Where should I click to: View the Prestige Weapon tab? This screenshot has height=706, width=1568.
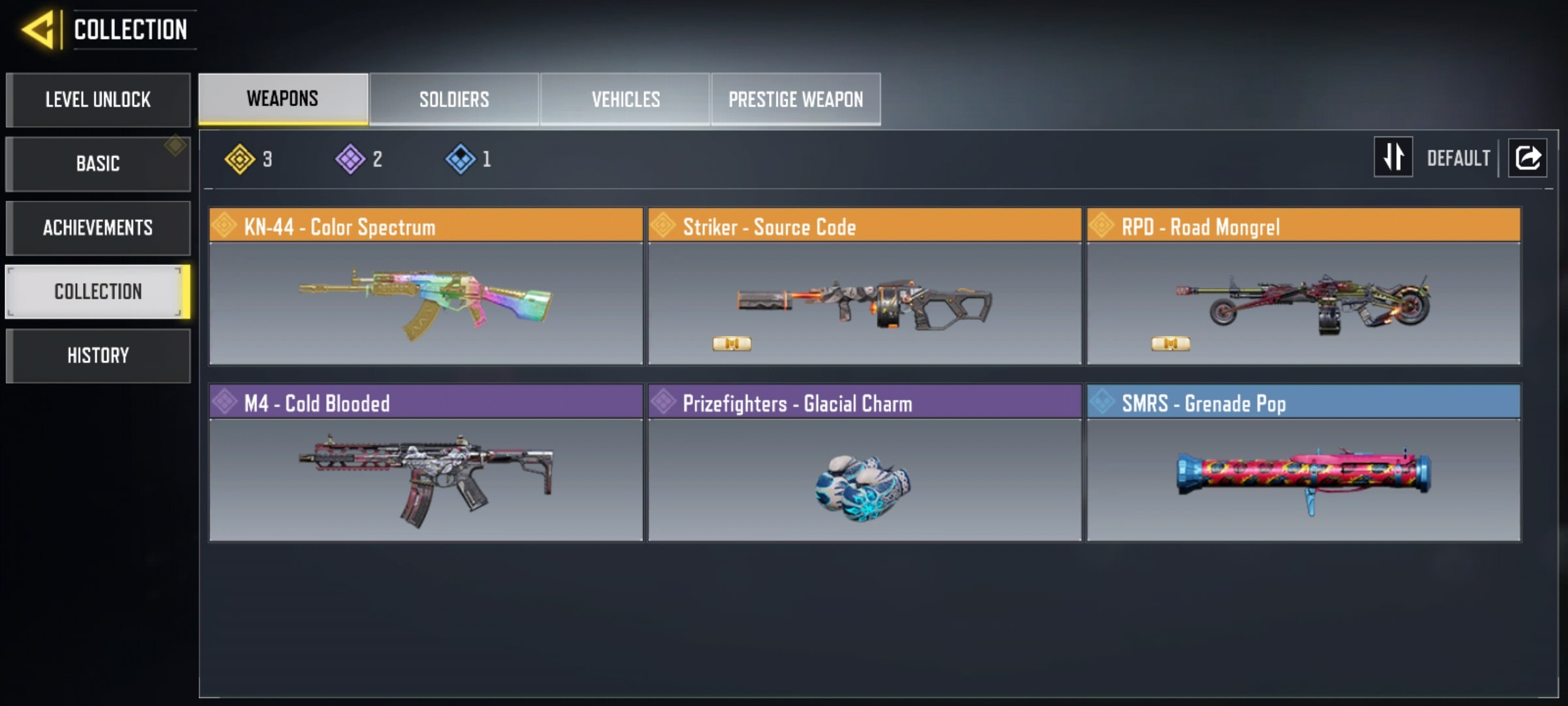tap(796, 99)
